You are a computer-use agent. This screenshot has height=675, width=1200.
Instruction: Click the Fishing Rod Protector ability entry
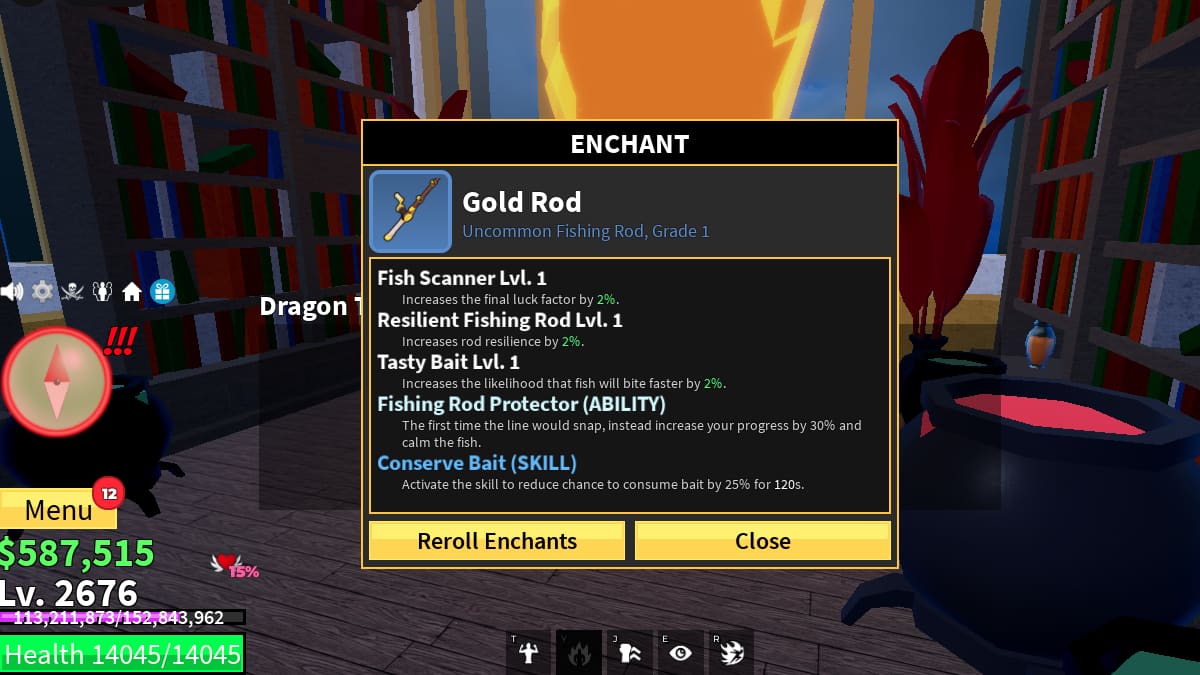point(521,404)
